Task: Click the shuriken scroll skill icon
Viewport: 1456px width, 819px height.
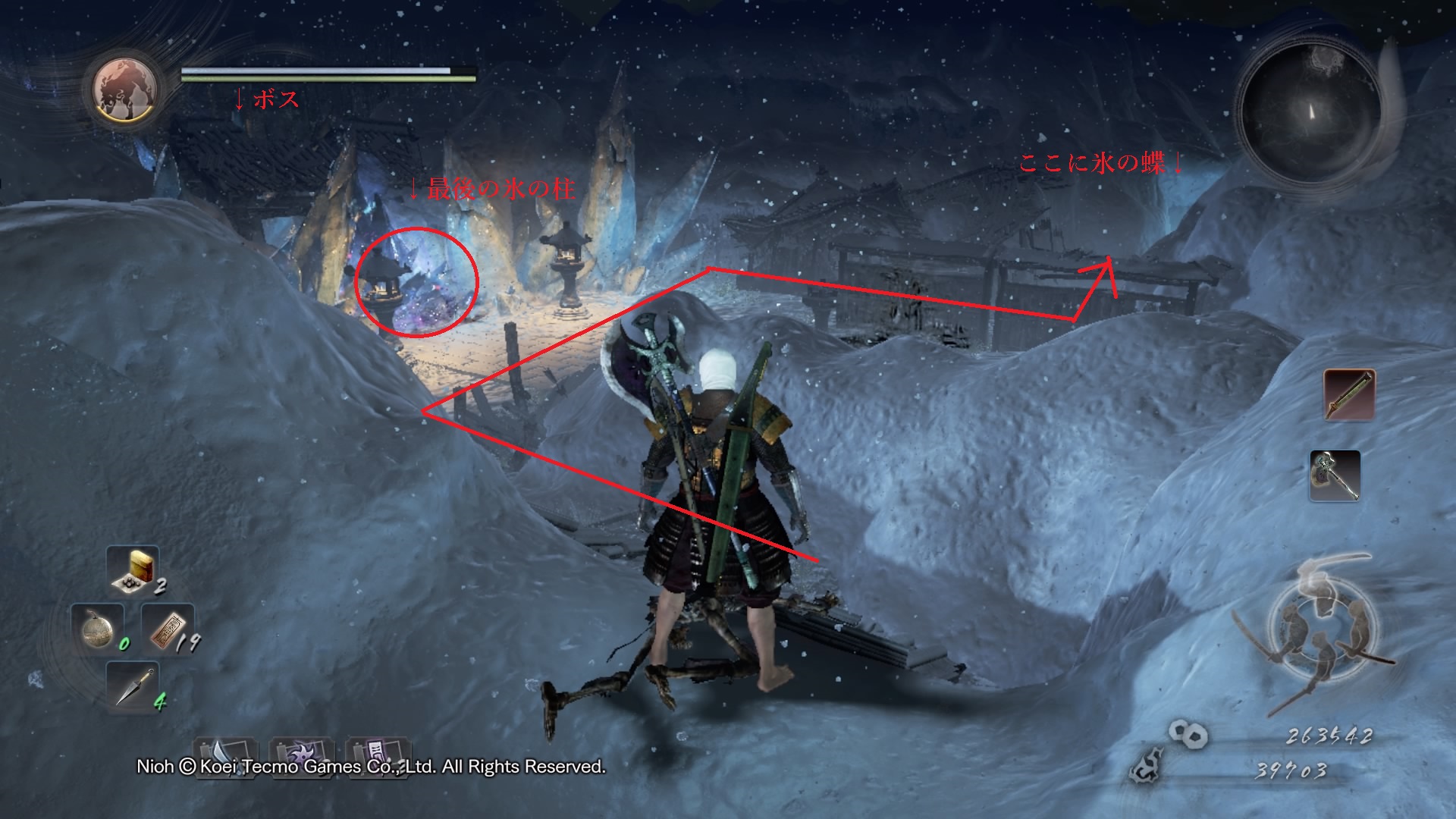Action: [x=302, y=755]
